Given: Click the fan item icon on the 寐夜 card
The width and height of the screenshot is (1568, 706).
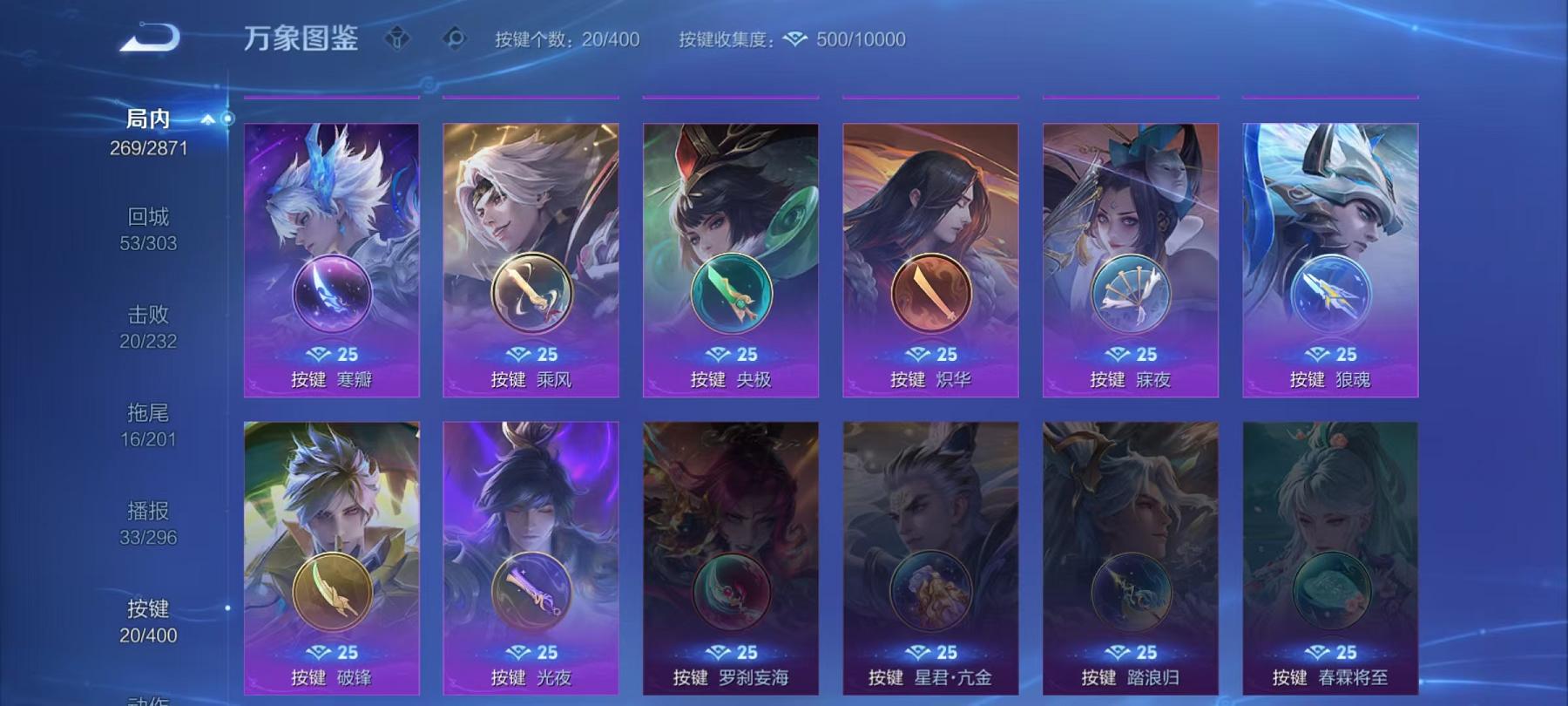Looking at the screenshot, I should pyautogui.click(x=1130, y=294).
